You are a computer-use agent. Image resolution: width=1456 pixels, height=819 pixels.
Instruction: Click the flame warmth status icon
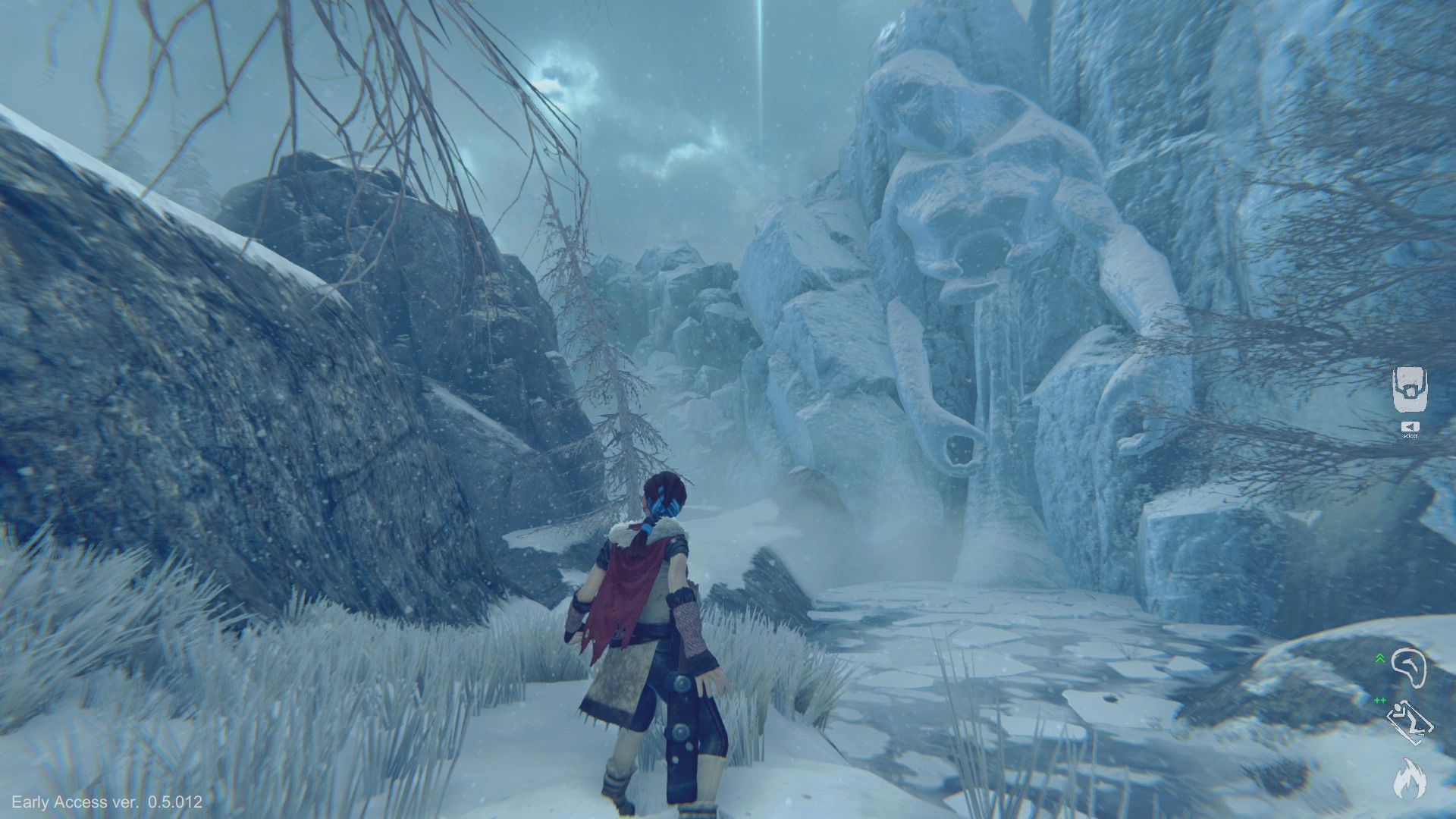(x=1409, y=777)
